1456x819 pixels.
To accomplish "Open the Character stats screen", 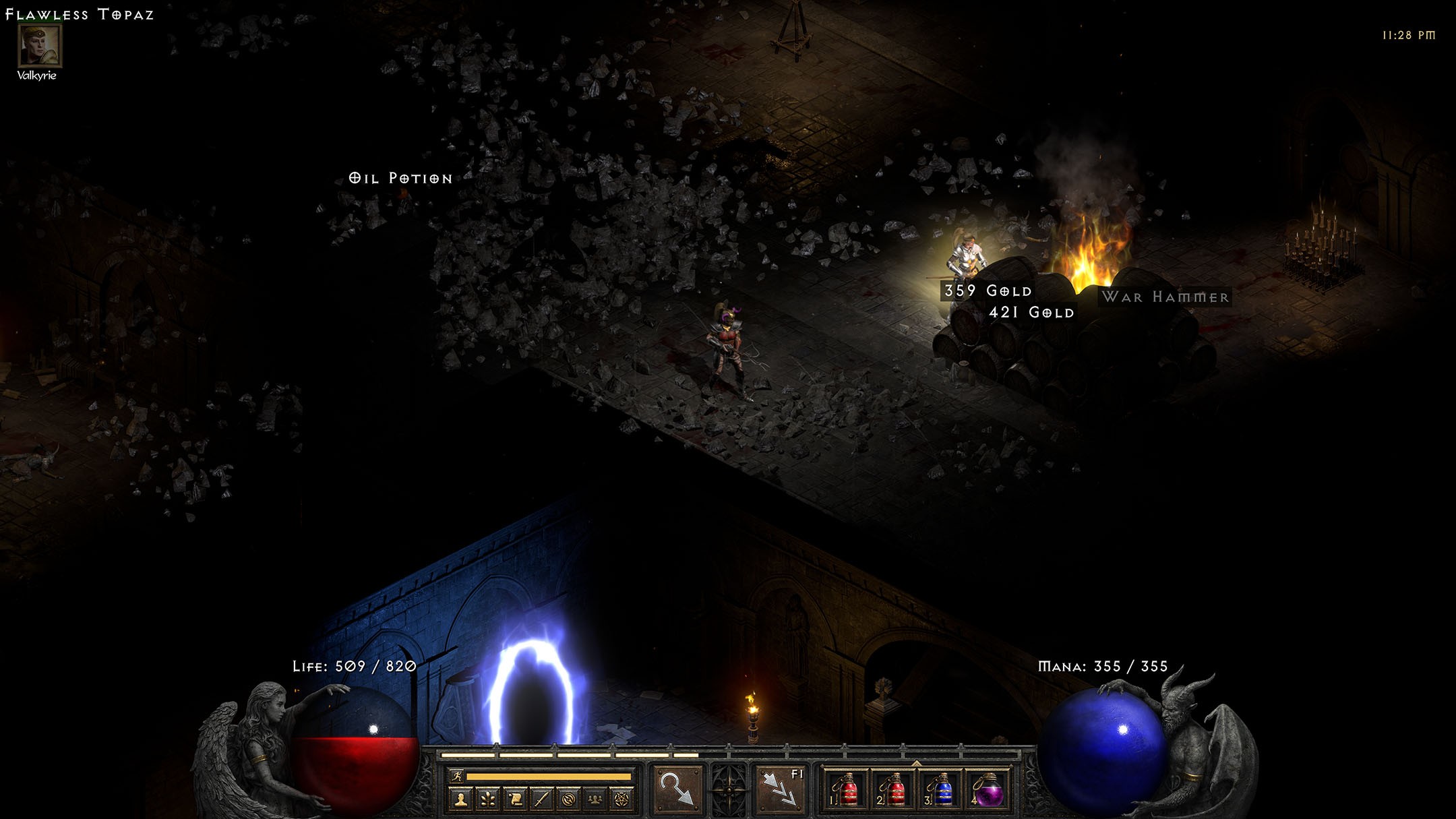I will [x=461, y=799].
